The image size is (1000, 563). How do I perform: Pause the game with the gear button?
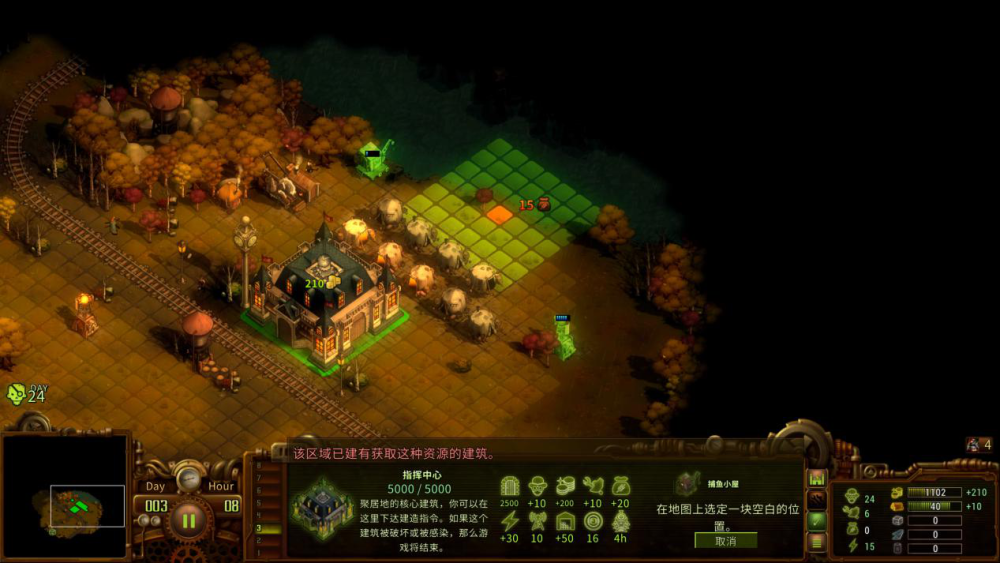click(x=188, y=519)
